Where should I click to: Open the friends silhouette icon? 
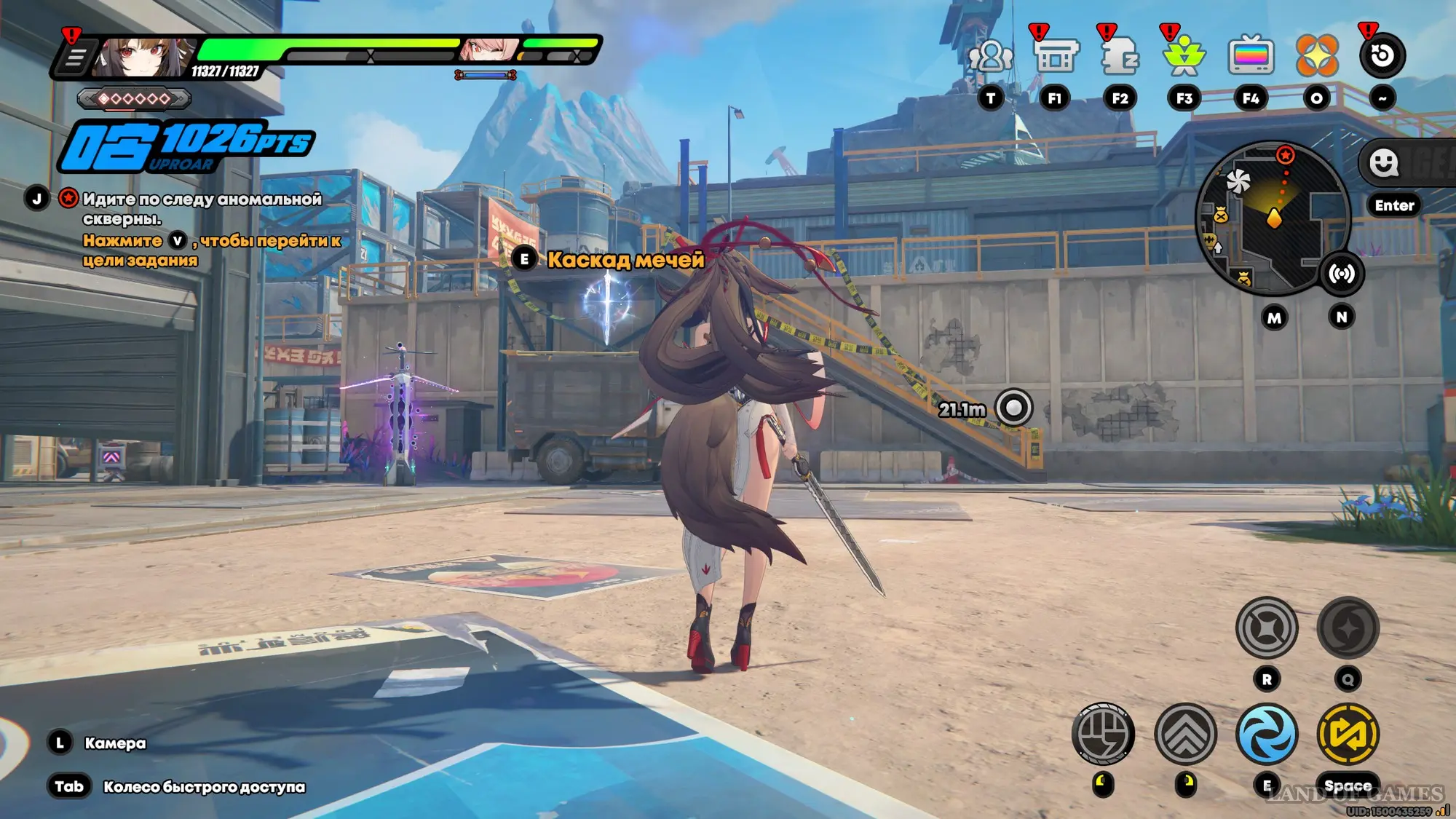coord(991,56)
